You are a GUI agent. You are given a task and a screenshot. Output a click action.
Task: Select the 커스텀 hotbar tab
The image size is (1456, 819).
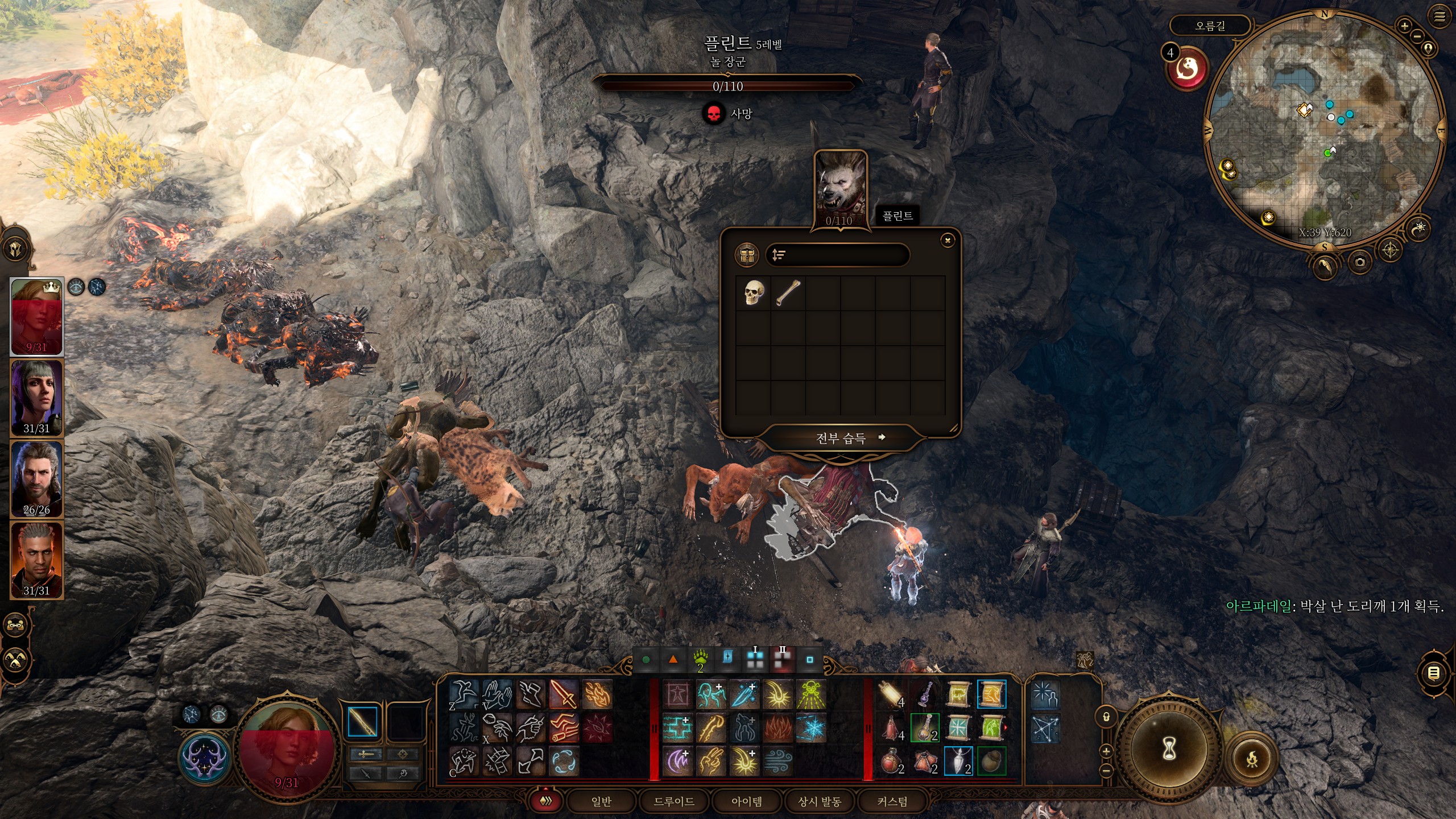[892, 801]
